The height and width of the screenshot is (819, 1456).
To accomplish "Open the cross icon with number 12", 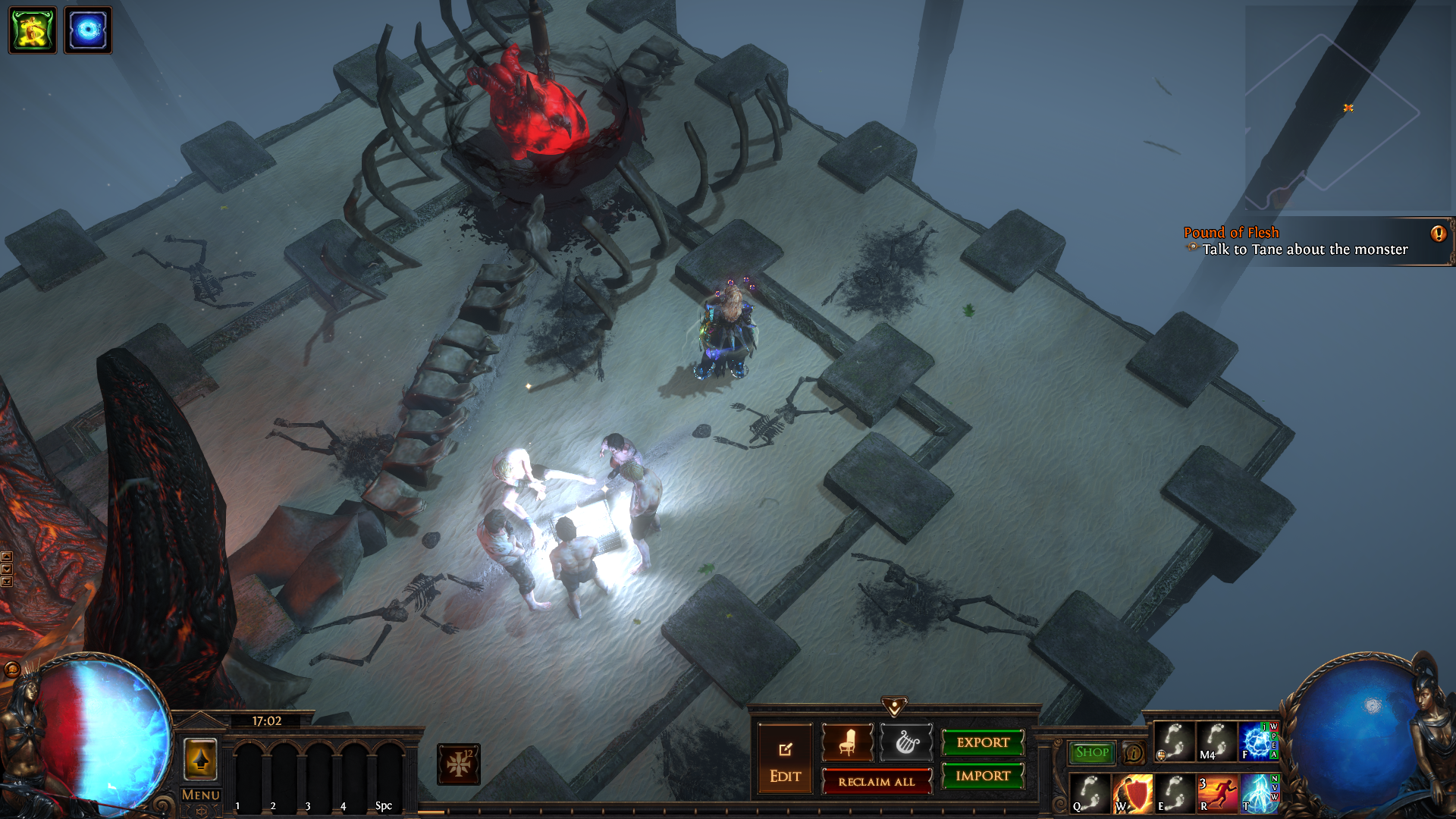I will (458, 764).
